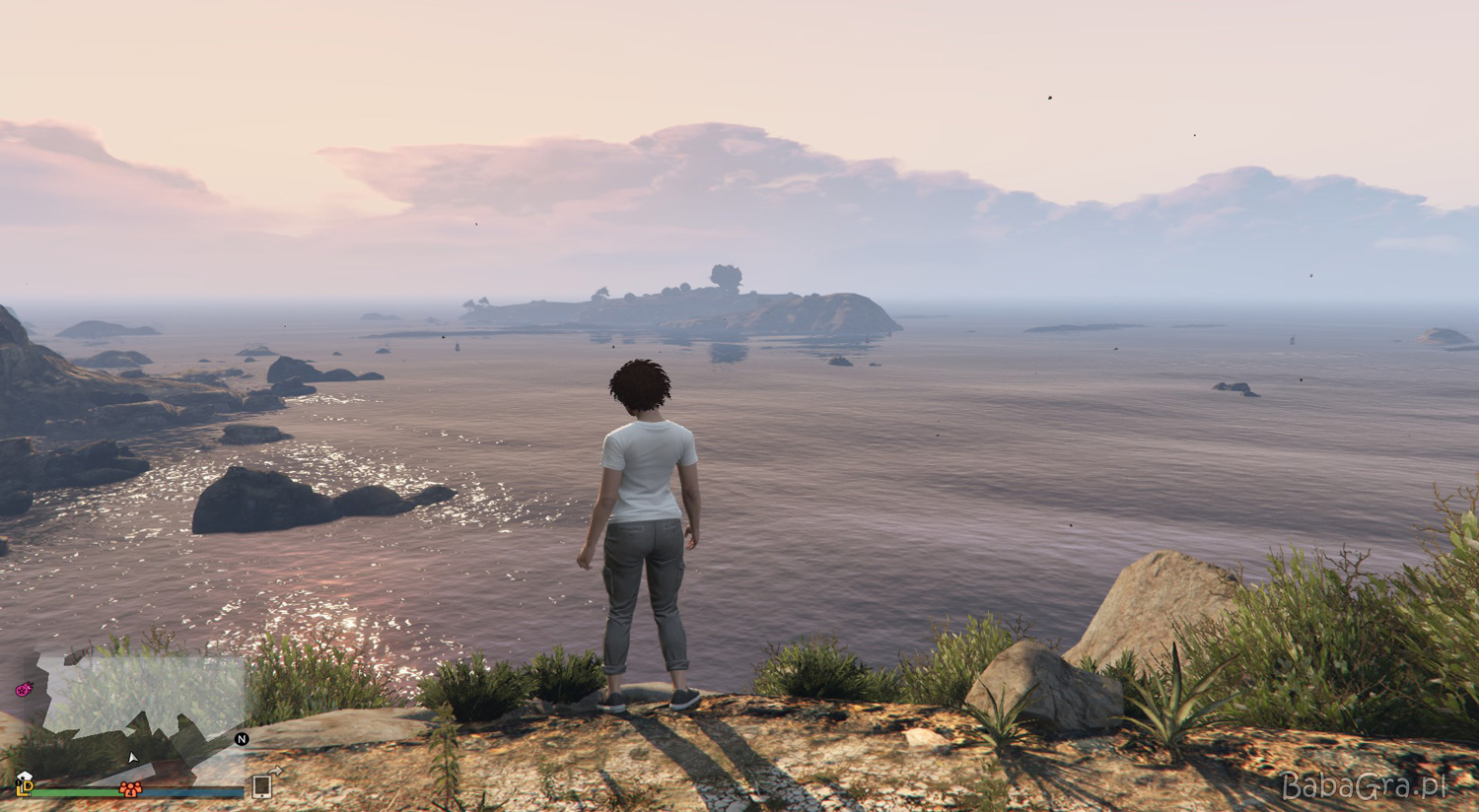
Task: Click the white player arrow on the minimap
Action: (133, 757)
